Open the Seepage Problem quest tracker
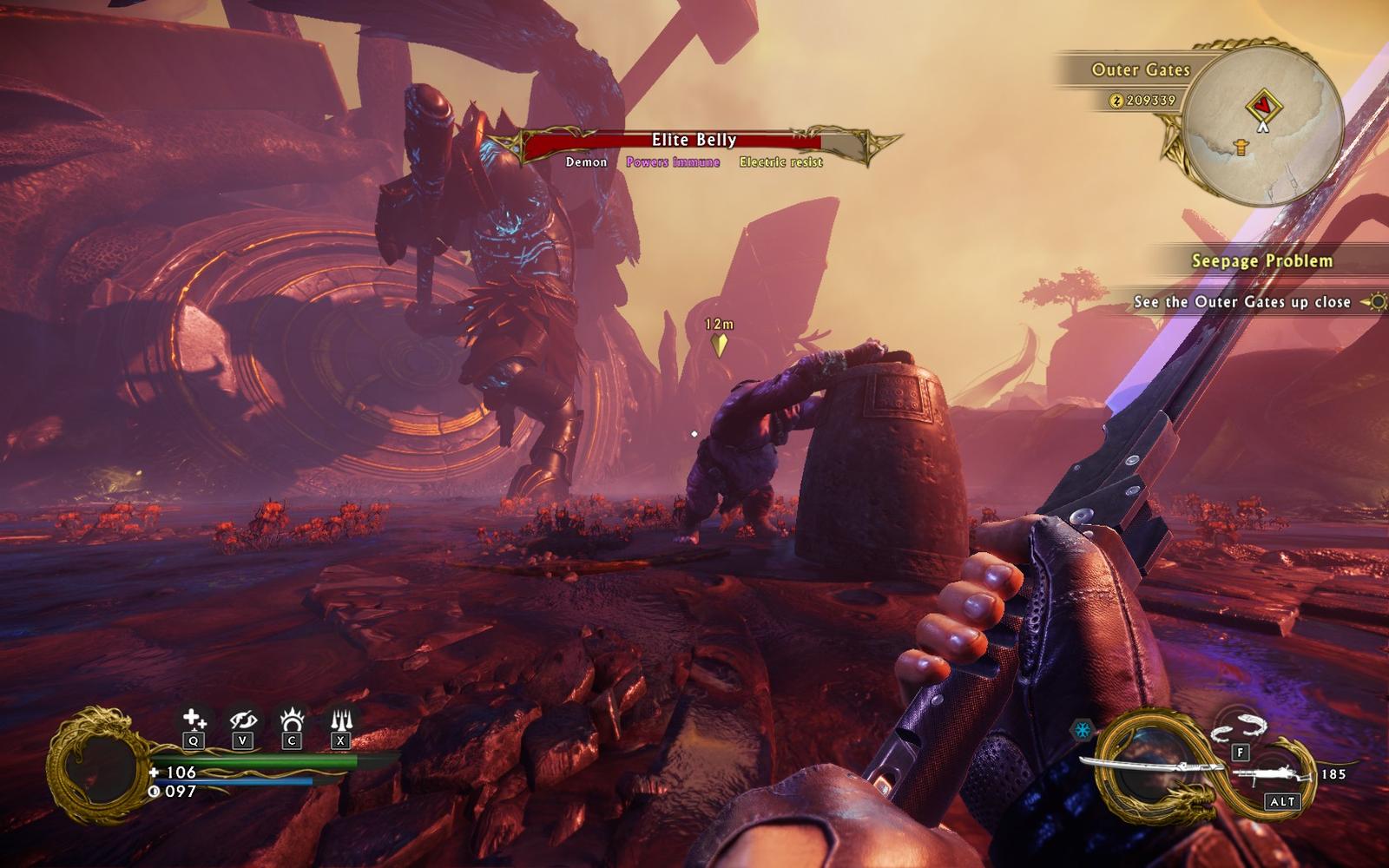 (1261, 260)
